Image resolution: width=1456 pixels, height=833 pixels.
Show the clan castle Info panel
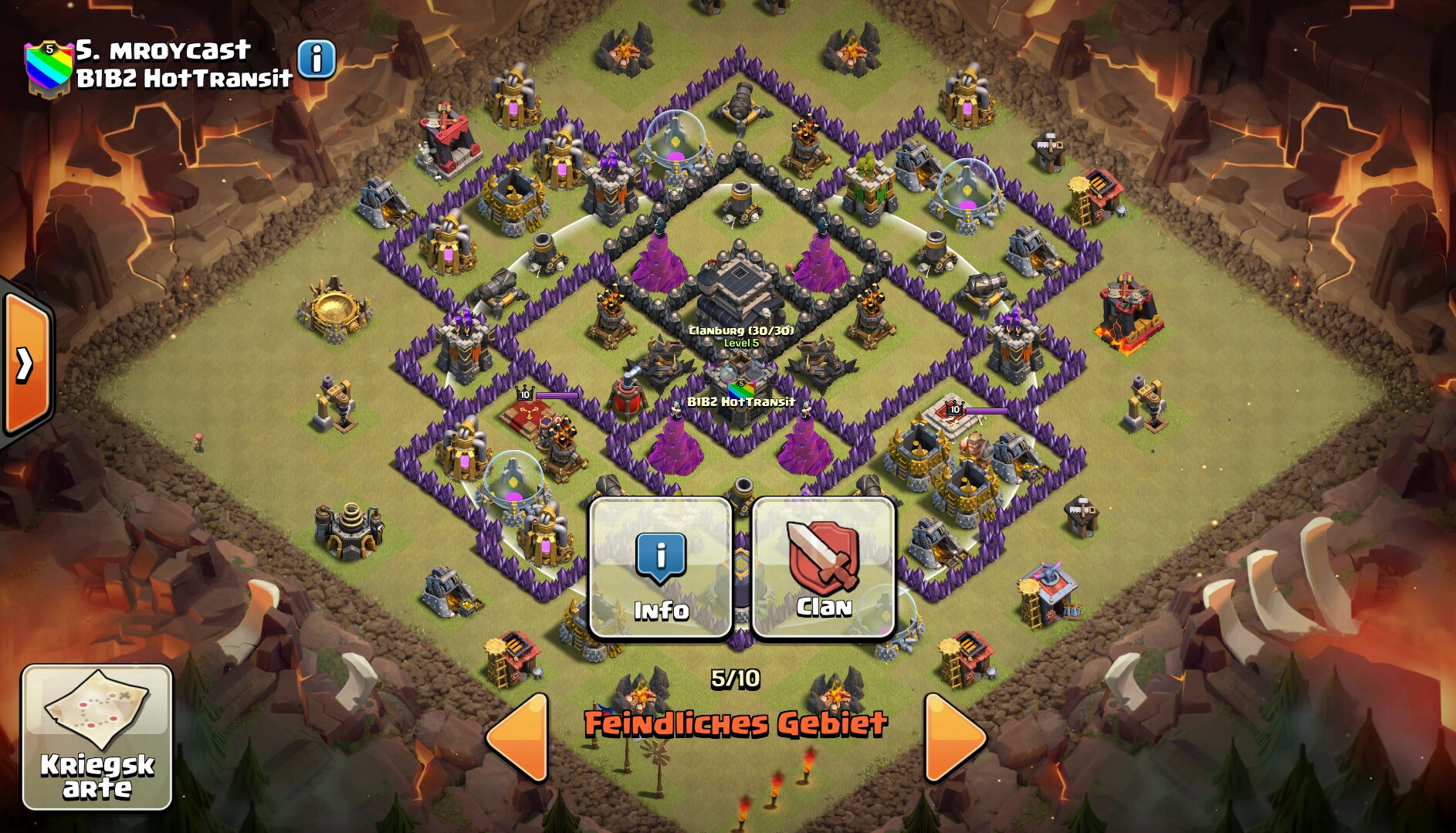pyautogui.click(x=661, y=569)
